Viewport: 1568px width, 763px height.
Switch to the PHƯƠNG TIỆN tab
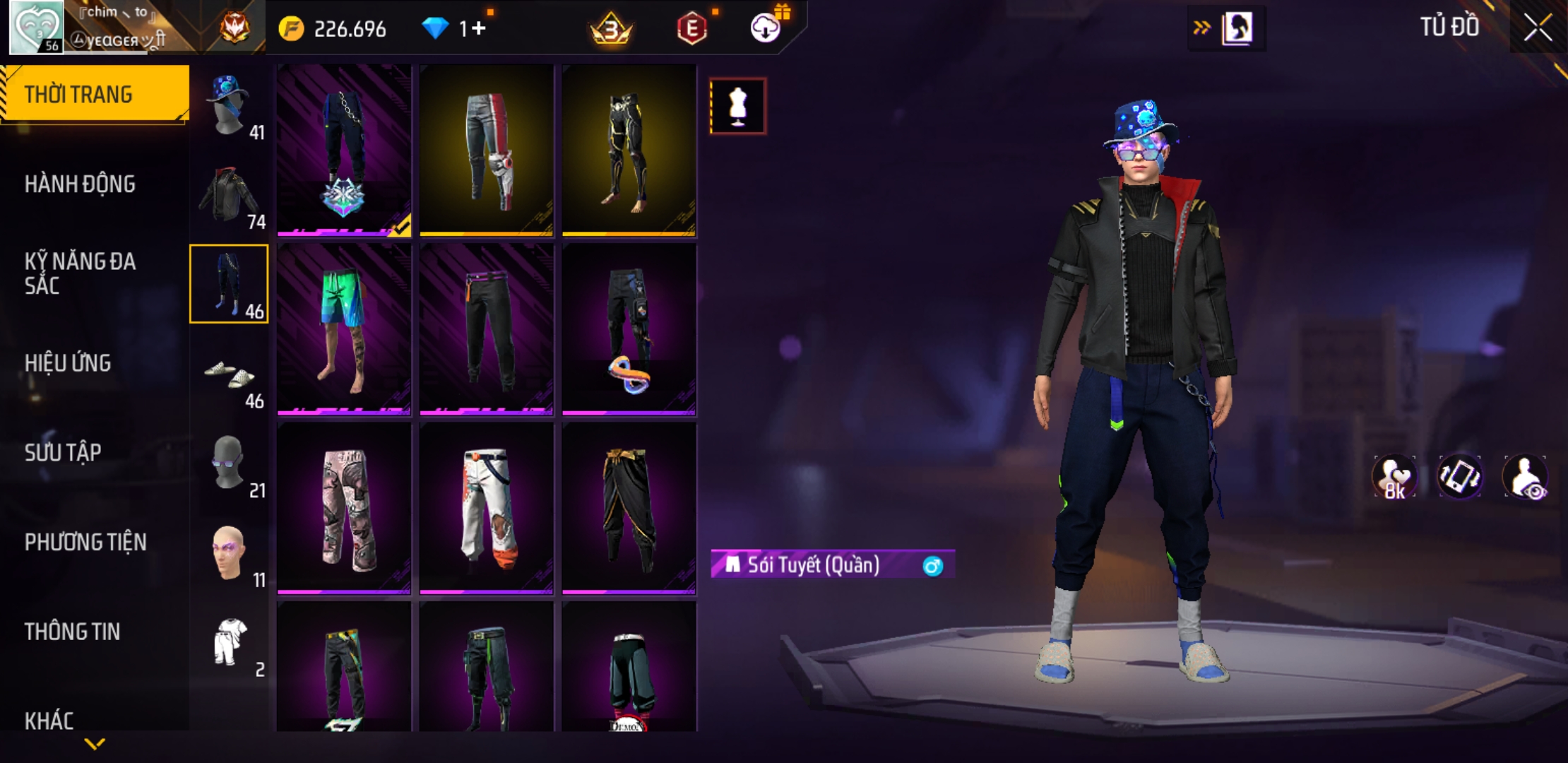85,543
